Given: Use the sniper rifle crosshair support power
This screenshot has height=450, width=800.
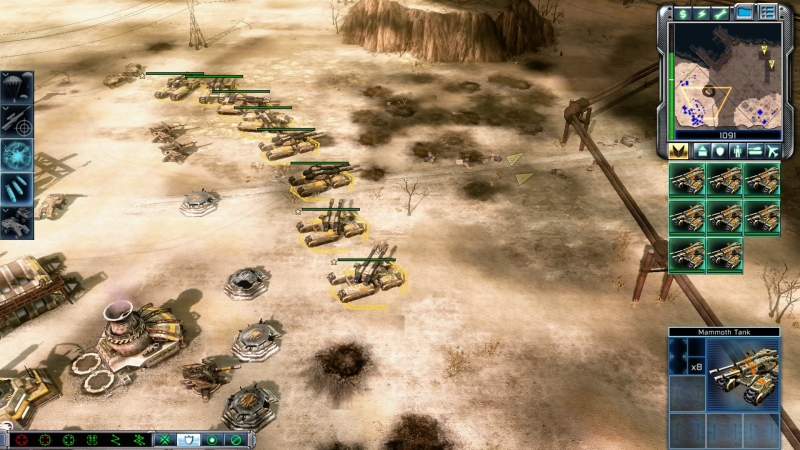Looking at the screenshot, I should [19, 121].
